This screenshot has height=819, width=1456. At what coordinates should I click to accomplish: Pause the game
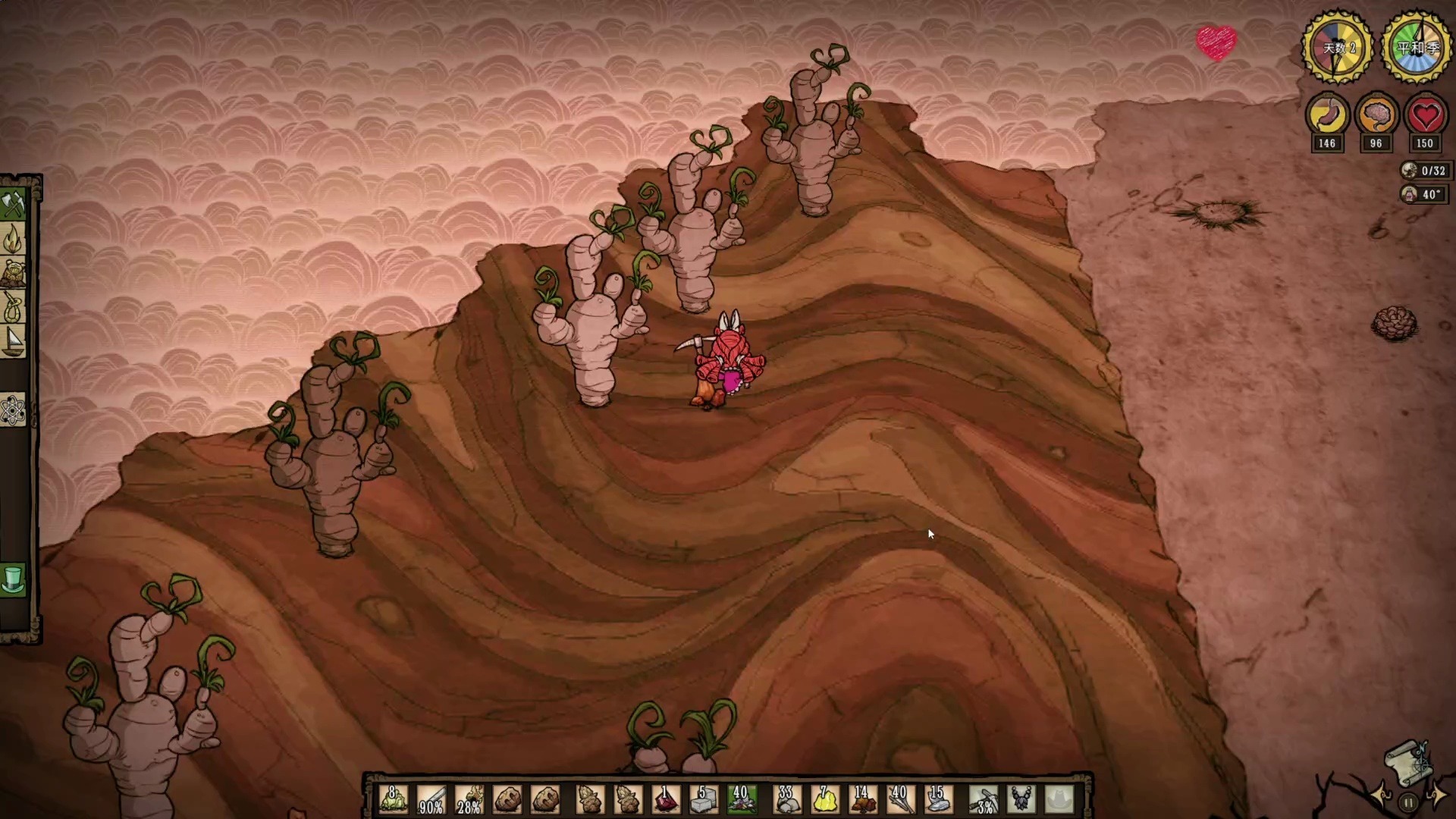click(x=1408, y=802)
